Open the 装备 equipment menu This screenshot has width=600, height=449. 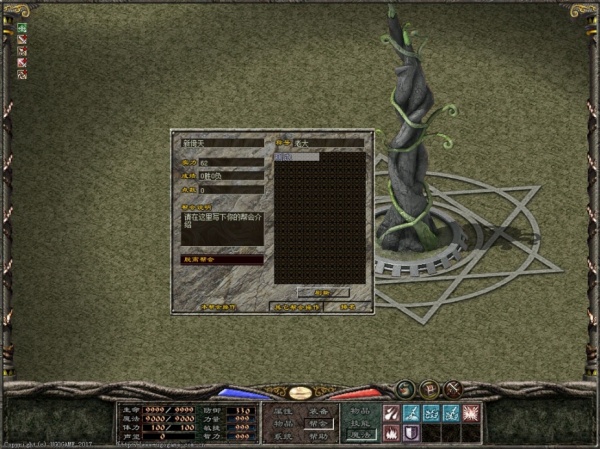pyautogui.click(x=317, y=411)
